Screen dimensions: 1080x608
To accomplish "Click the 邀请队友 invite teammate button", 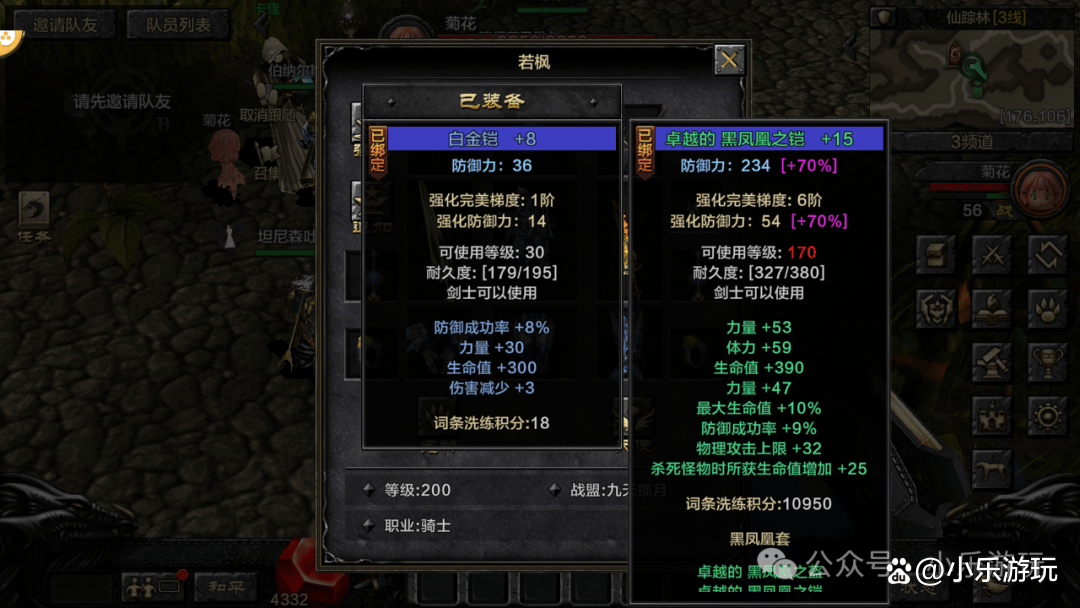I will click(x=65, y=25).
